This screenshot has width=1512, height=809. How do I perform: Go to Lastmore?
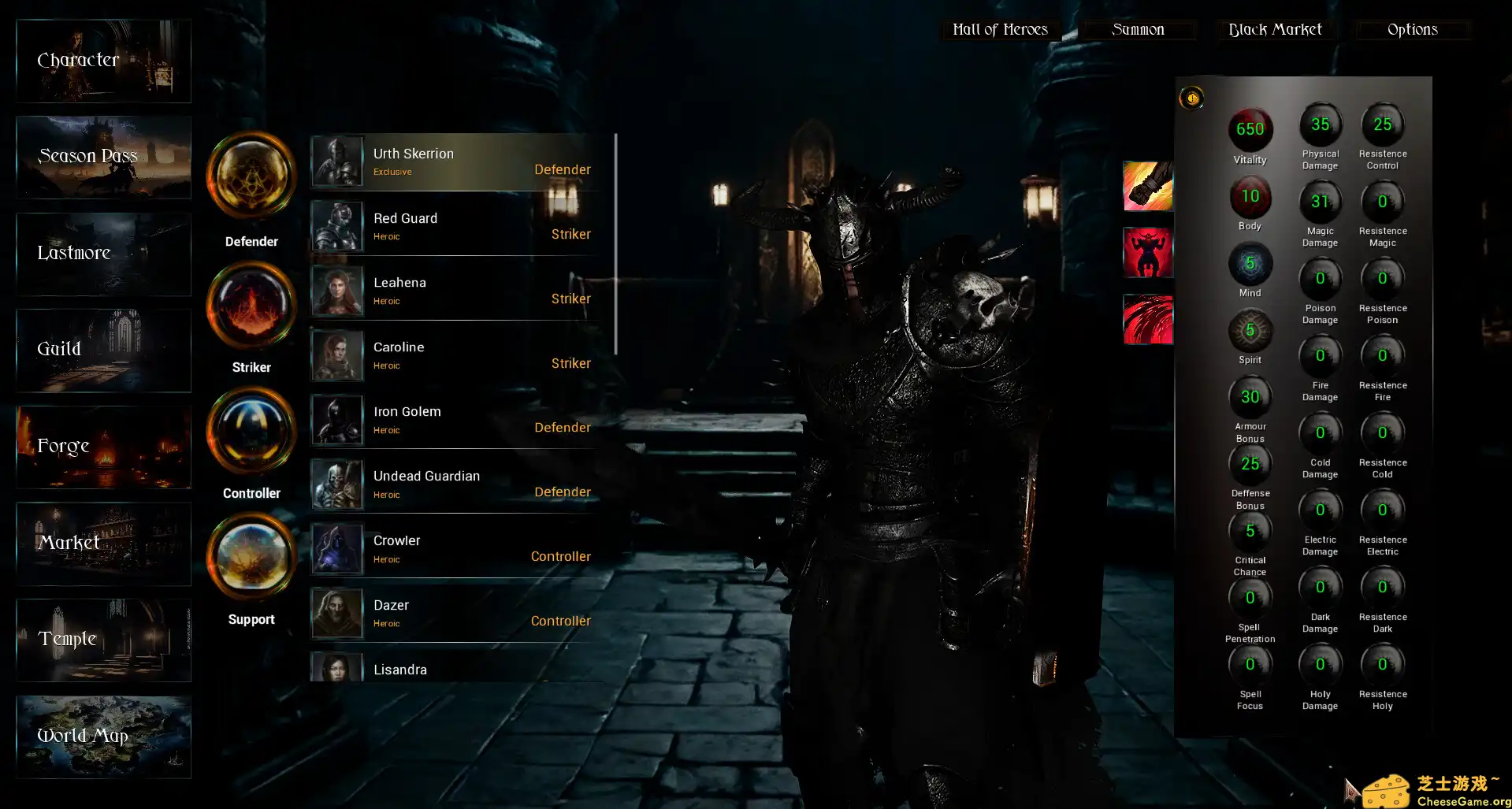[x=103, y=254]
